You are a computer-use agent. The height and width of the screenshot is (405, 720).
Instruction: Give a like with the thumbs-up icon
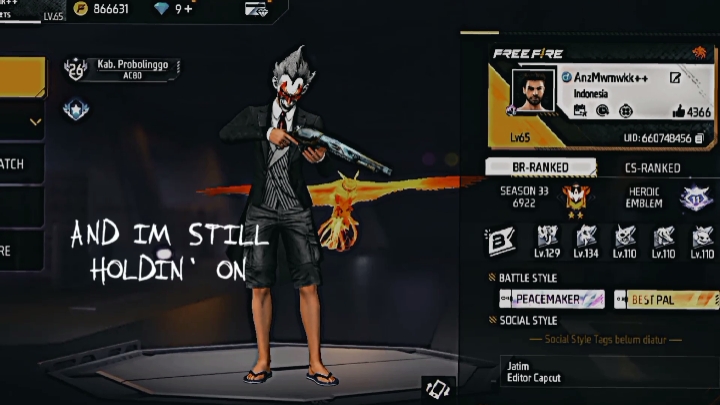(x=679, y=112)
